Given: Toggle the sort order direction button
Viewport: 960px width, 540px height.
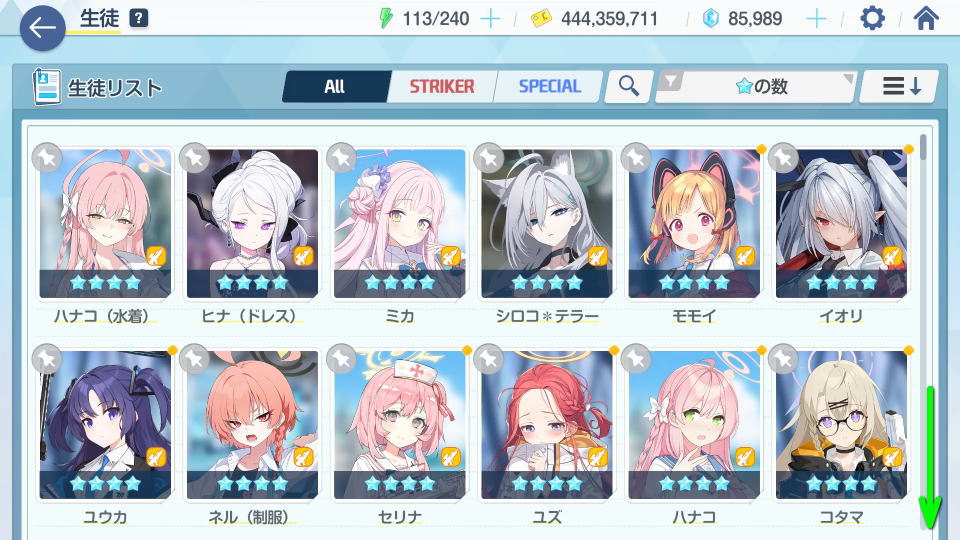Looking at the screenshot, I should click(x=900, y=87).
